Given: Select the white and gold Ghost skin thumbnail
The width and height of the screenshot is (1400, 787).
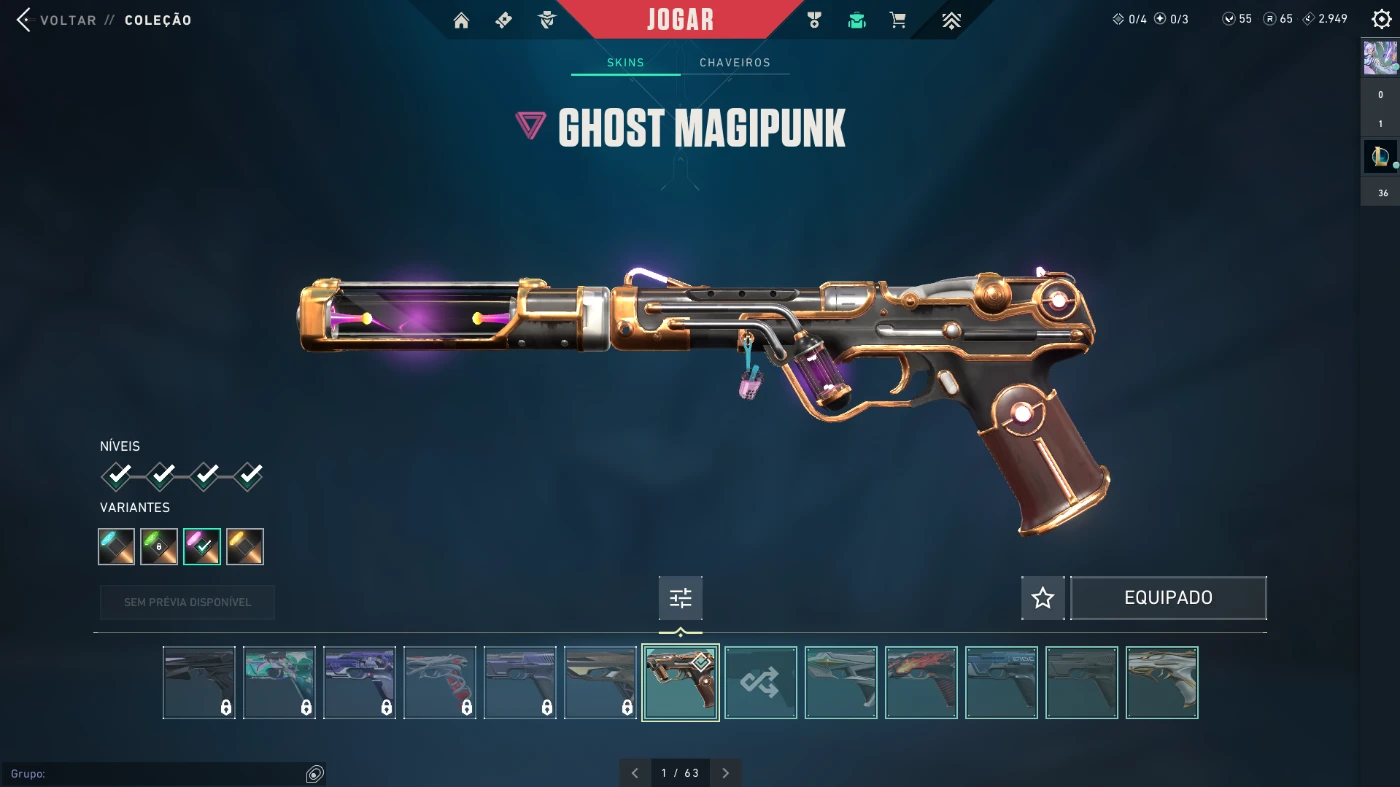Looking at the screenshot, I should click(x=1162, y=683).
